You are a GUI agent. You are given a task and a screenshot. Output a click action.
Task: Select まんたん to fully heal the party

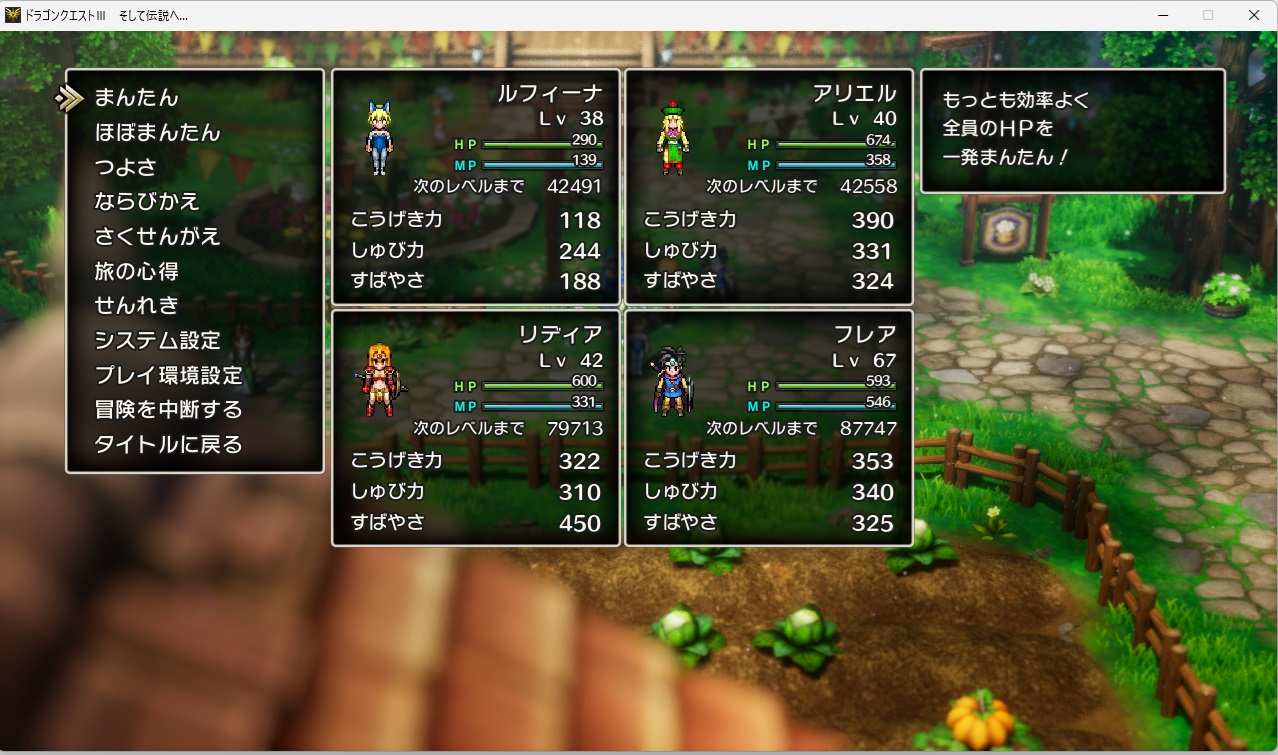click(136, 98)
